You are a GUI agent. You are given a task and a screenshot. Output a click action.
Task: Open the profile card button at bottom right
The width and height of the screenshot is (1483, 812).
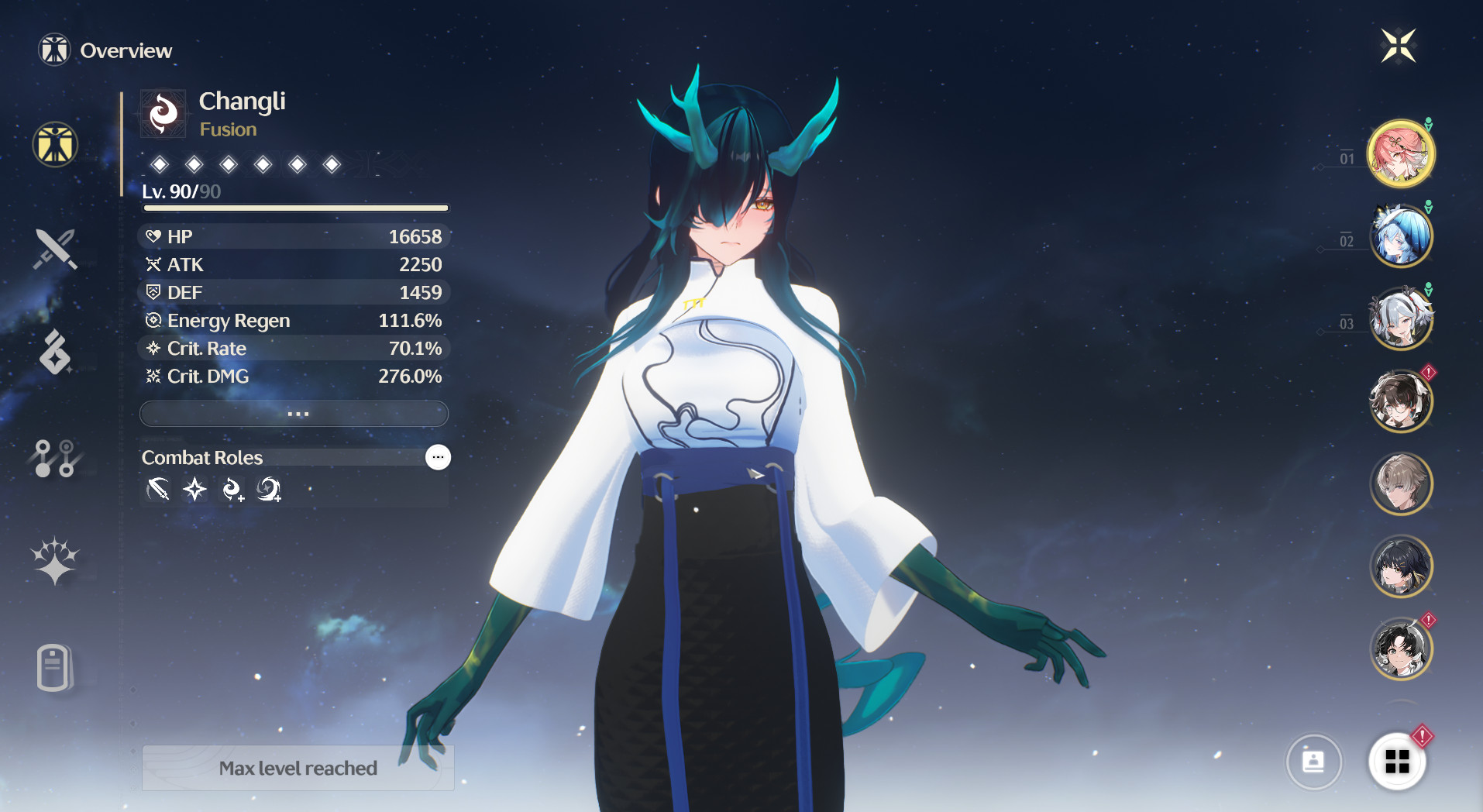pyautogui.click(x=1314, y=762)
